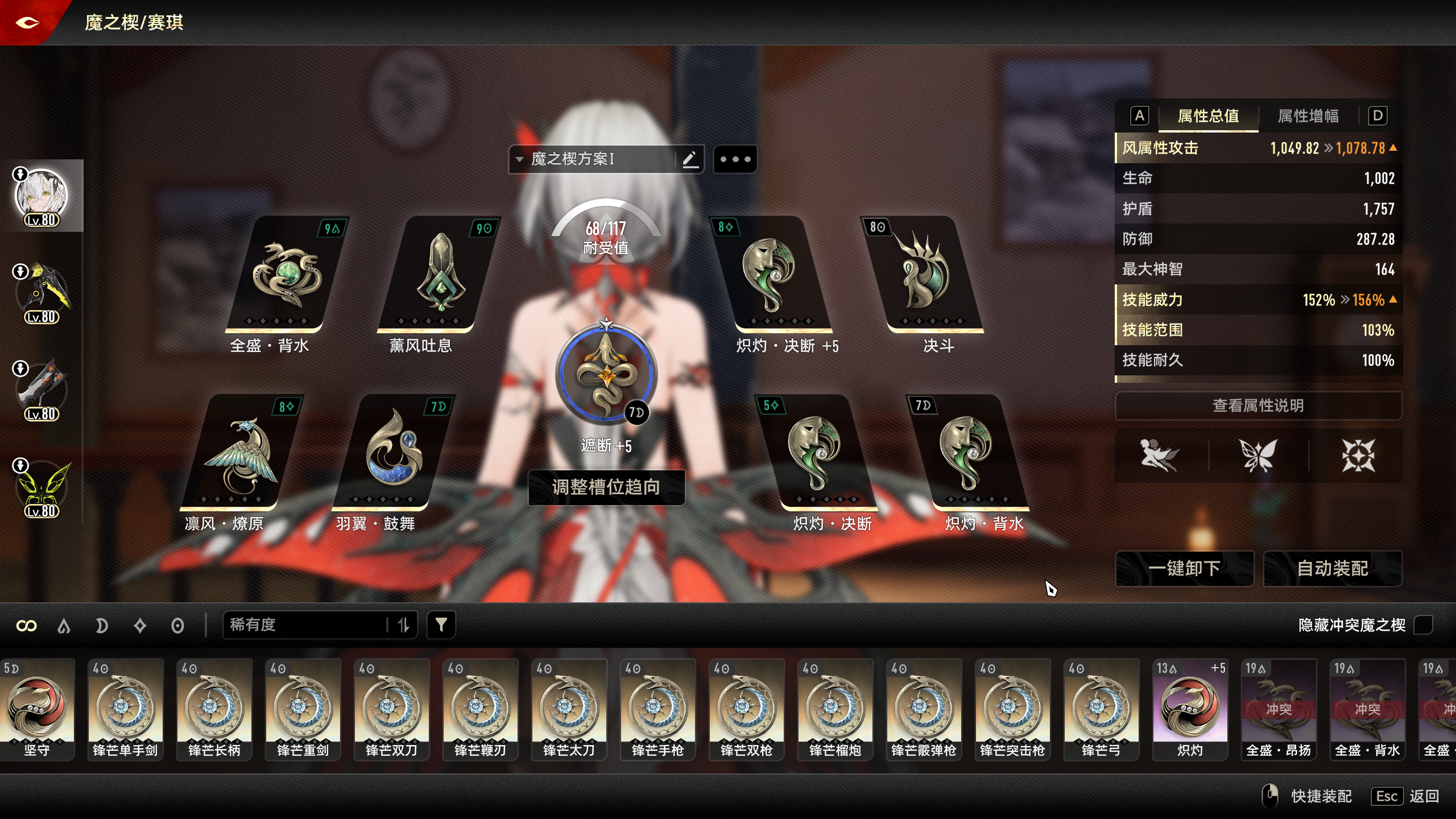Open the 稀有度 sorting dropdown

[x=307, y=624]
